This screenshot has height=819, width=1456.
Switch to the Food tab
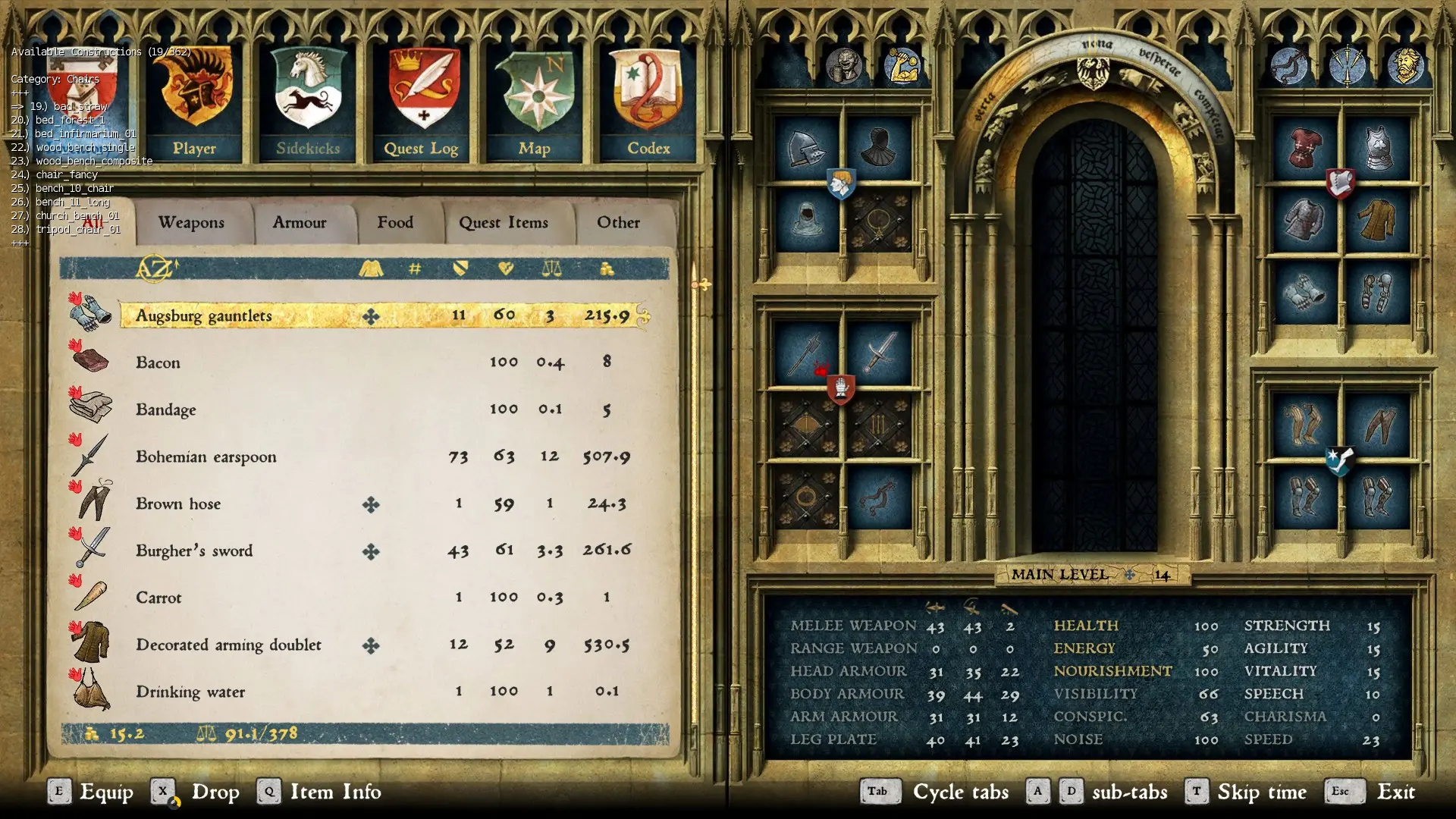(395, 222)
